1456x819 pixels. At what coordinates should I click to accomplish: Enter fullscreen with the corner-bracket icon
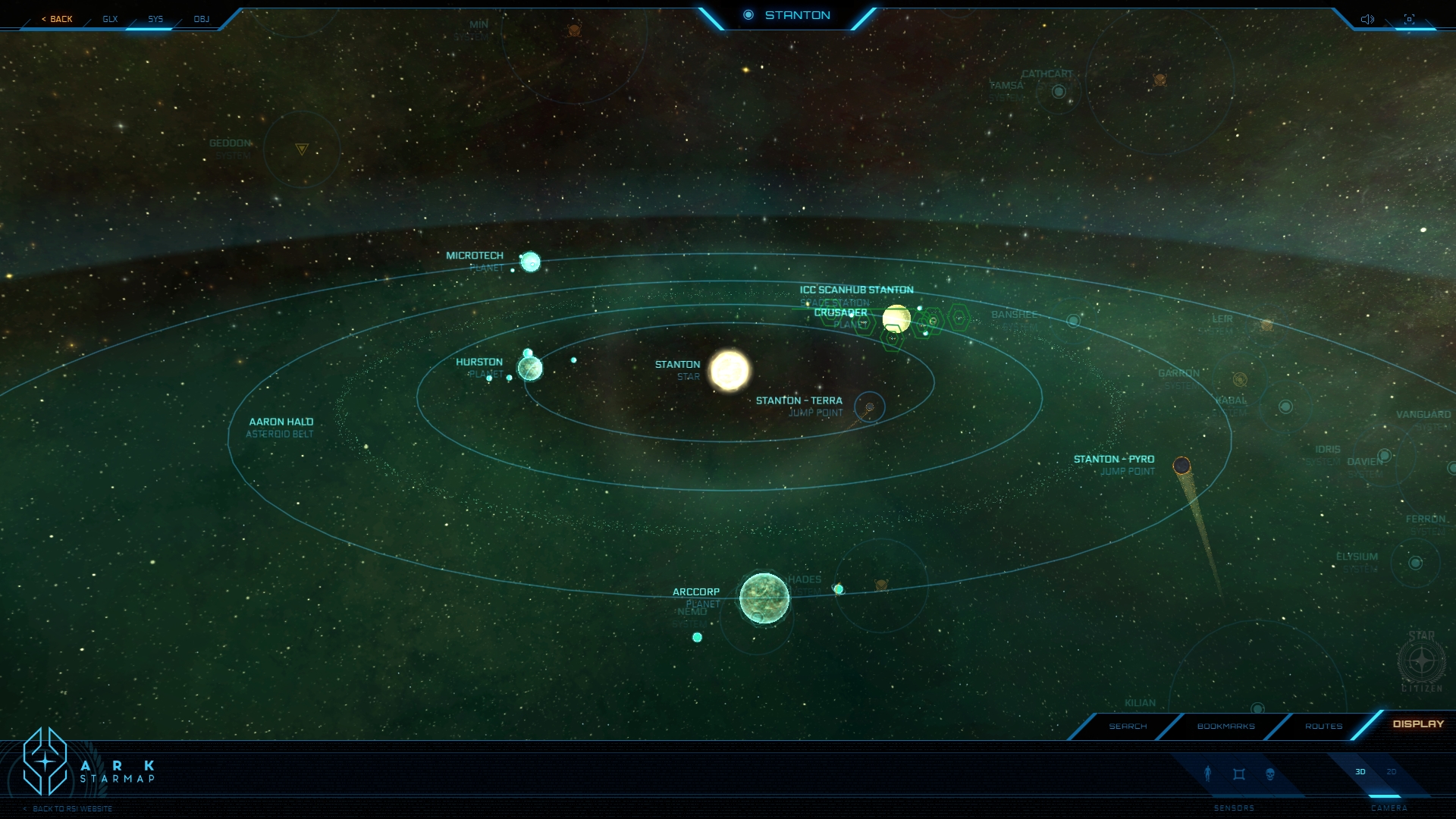click(x=1409, y=19)
